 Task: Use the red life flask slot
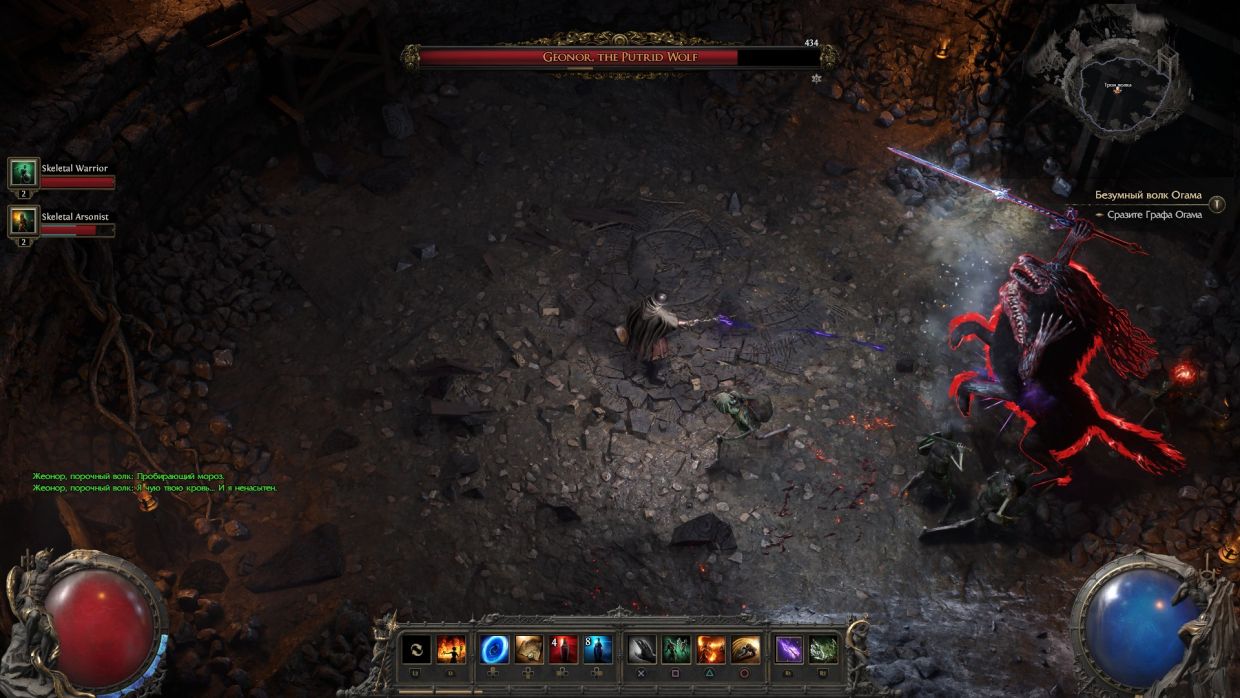point(563,650)
